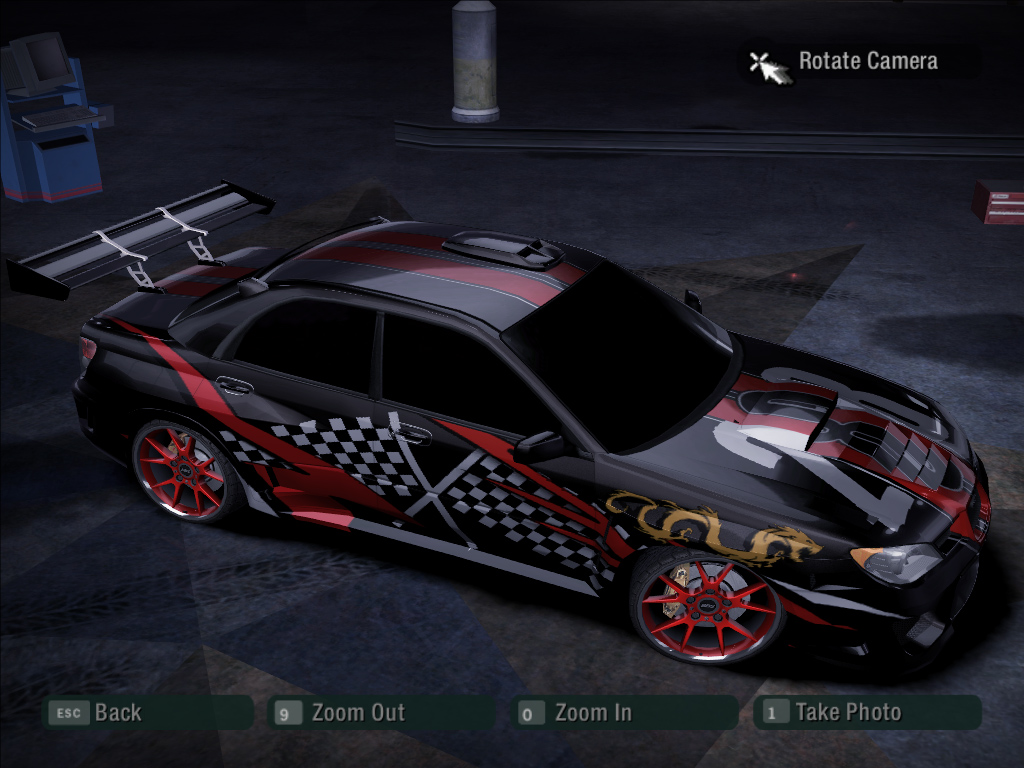Screen dimensions: 1024x768
Task: Choose Zoom Out on the bottom bar
Action: [357, 713]
